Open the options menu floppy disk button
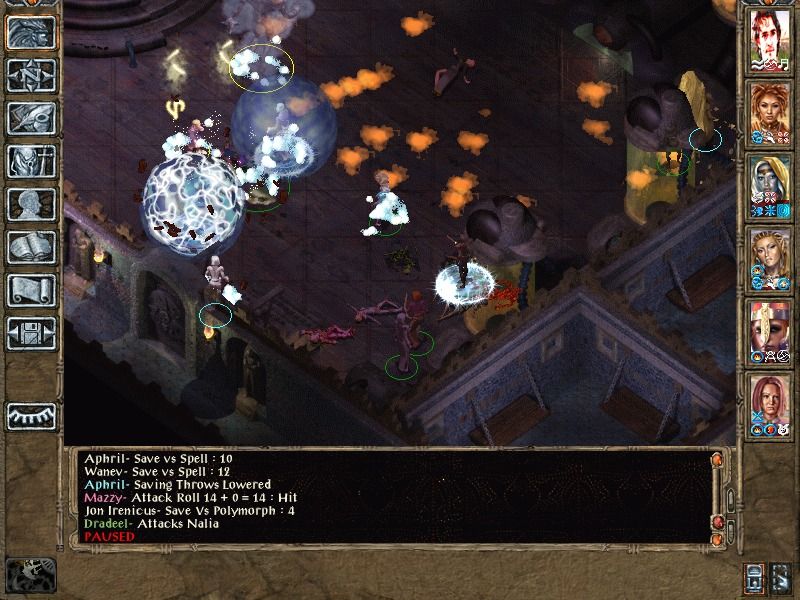Image resolution: width=800 pixels, height=600 pixels. tap(30, 333)
